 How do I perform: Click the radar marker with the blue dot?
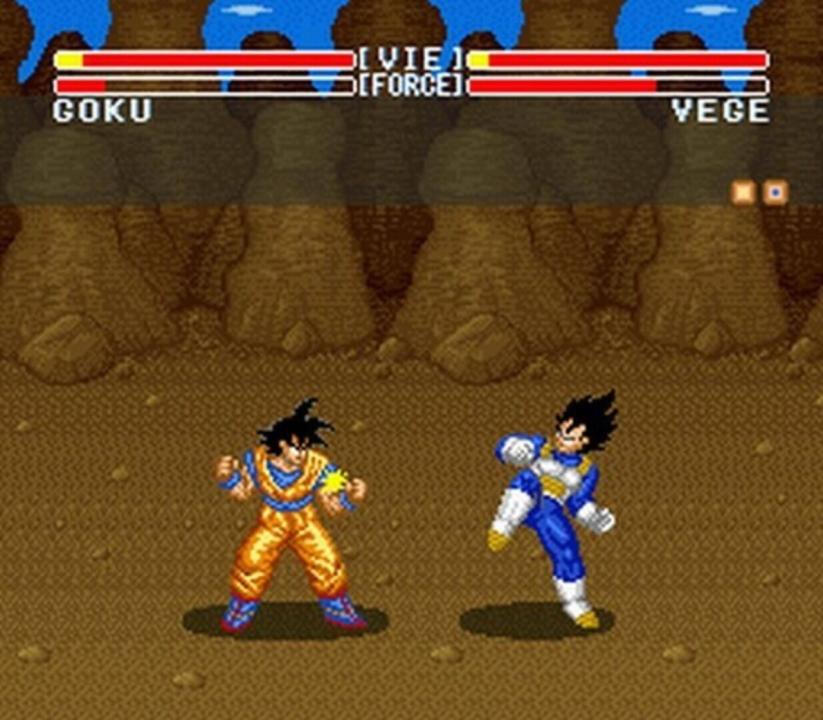pyautogui.click(x=775, y=192)
